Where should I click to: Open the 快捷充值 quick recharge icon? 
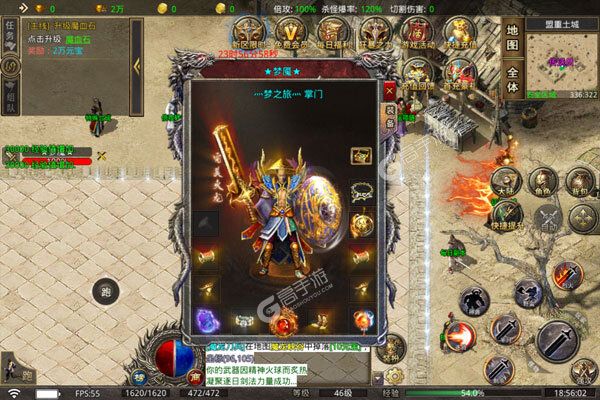(x=460, y=32)
